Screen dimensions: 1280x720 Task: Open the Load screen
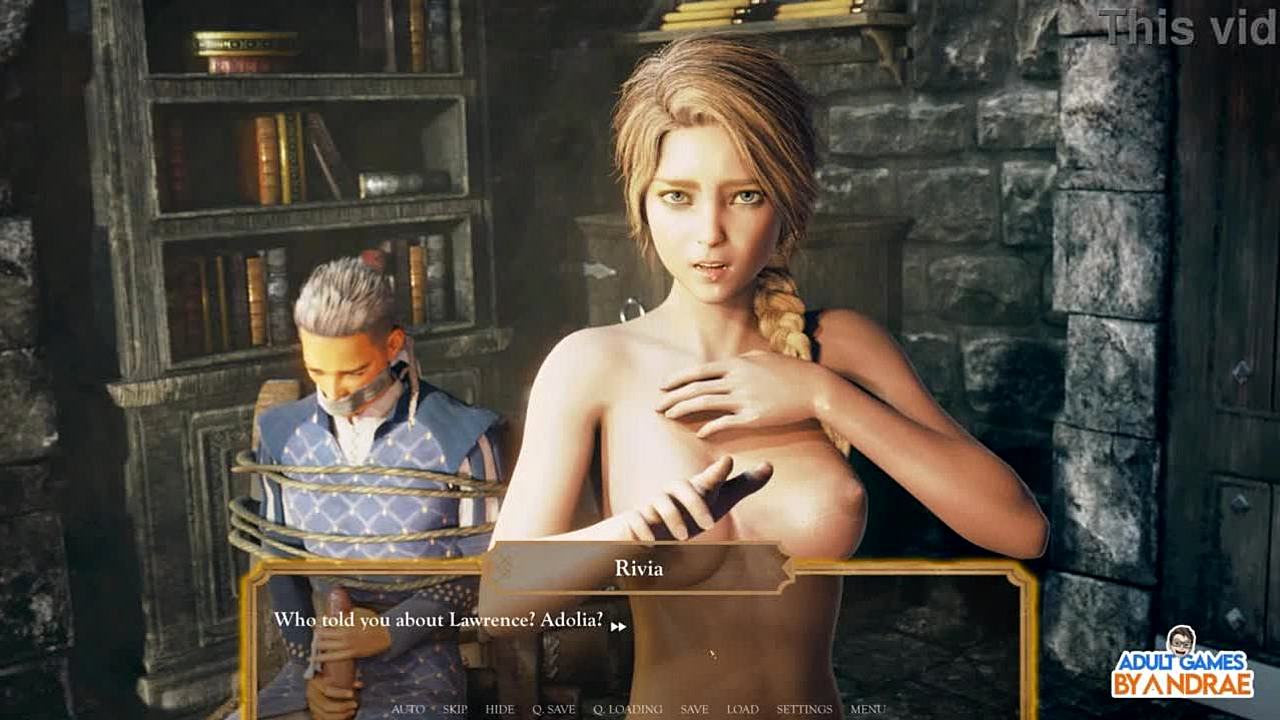[742, 709]
